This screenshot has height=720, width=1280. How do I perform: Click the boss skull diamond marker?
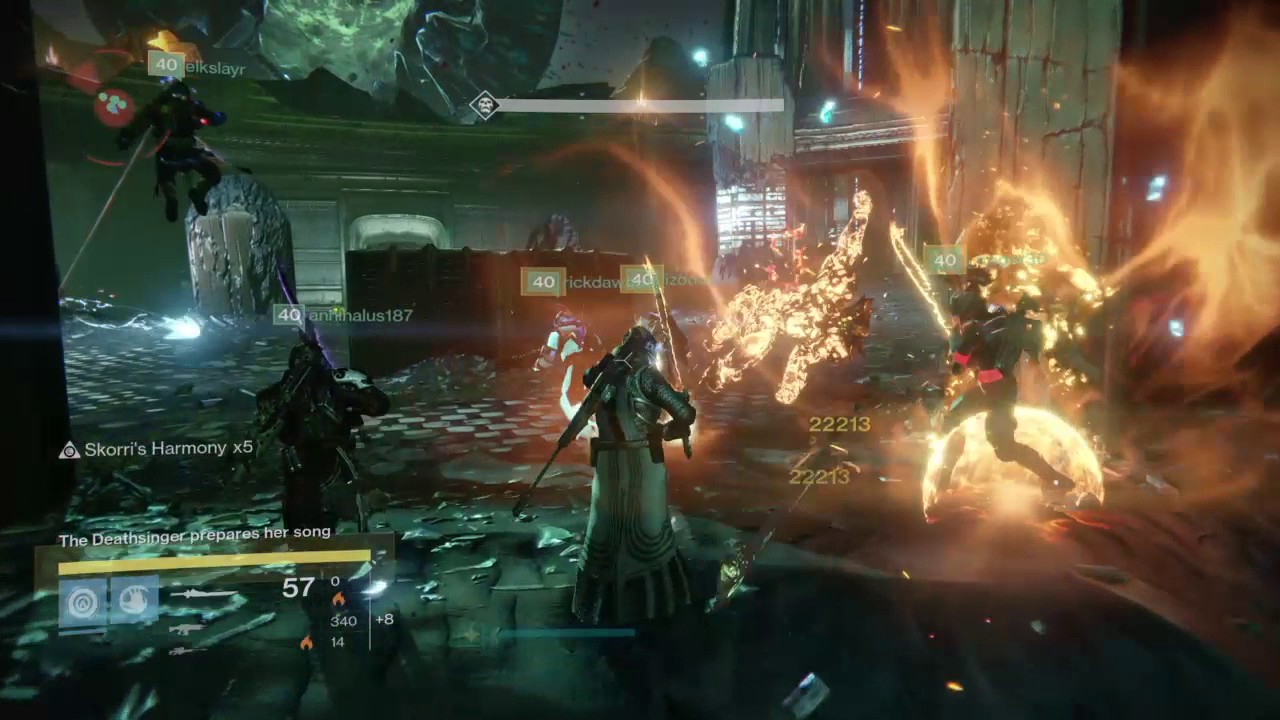coord(485,105)
